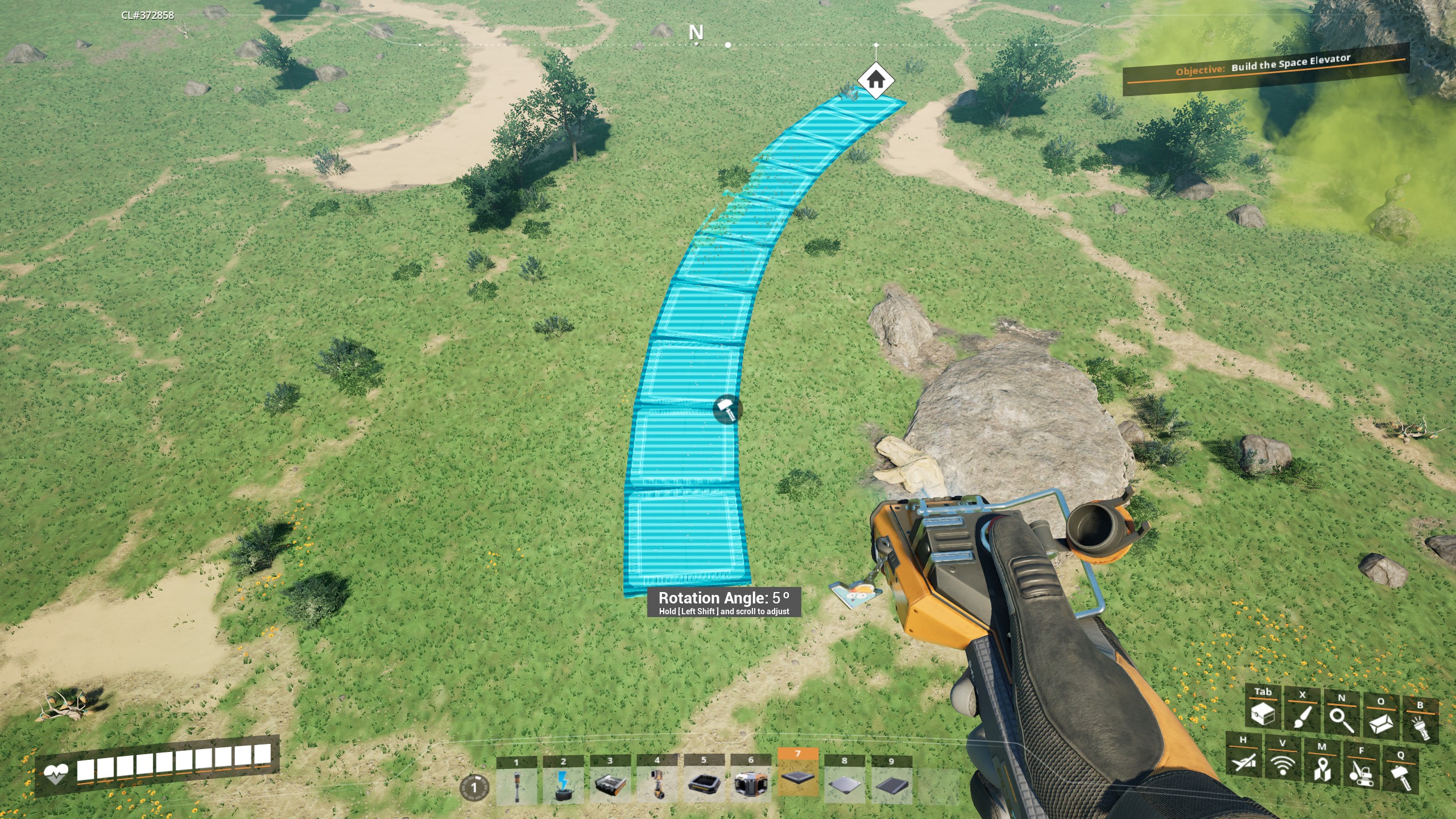Open the map marker icon
Image resolution: width=1456 pixels, height=819 pixels.
(x=1322, y=768)
